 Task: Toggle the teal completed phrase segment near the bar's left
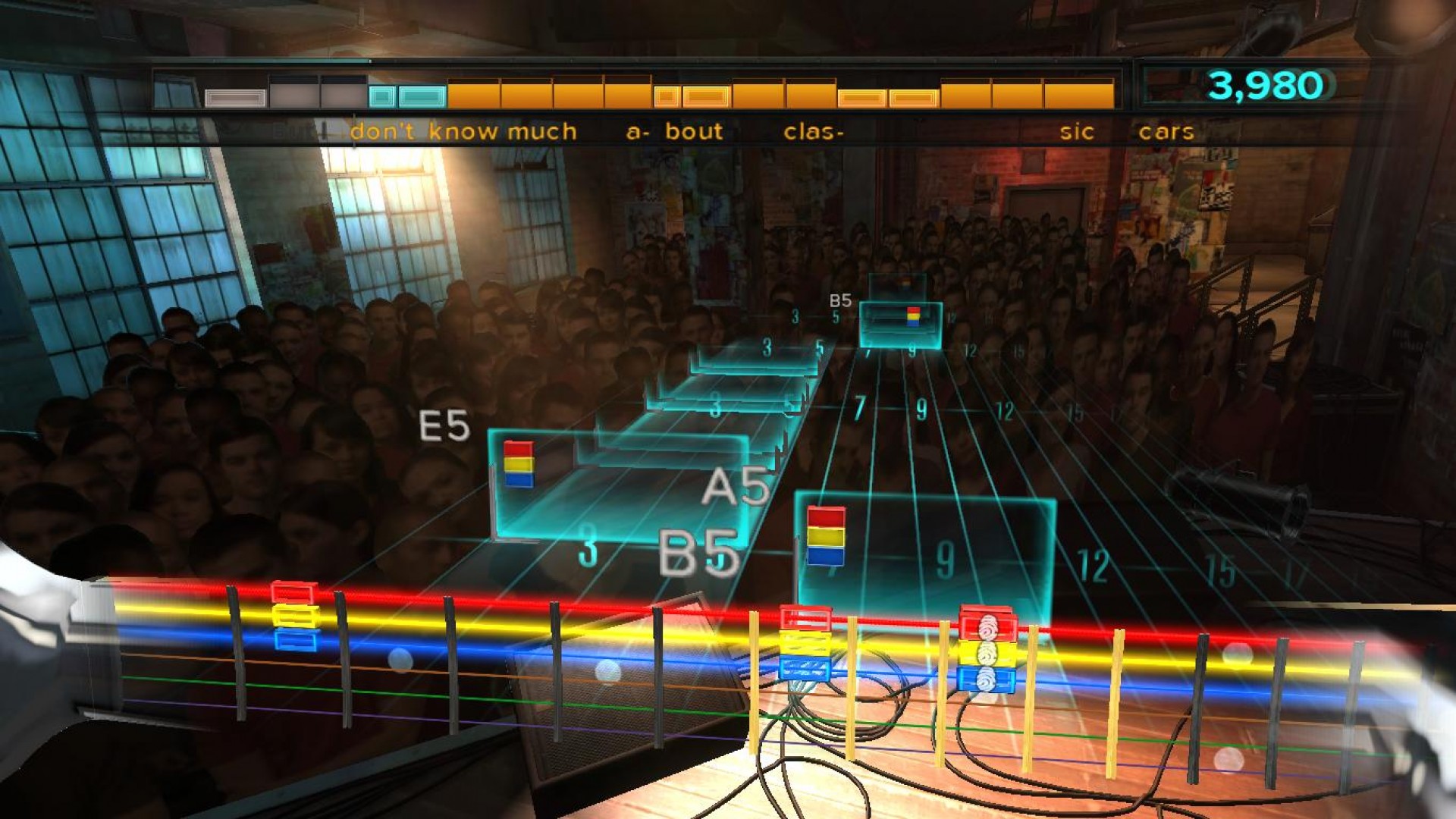421,95
